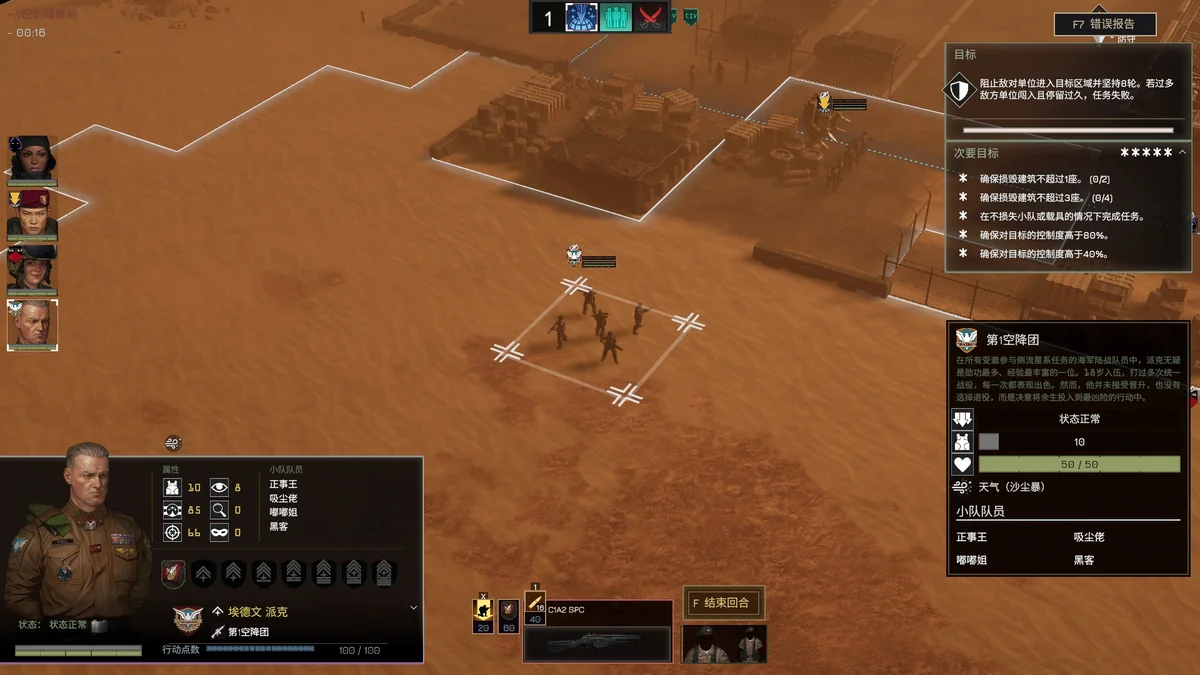Select the C1A2 SPC rifle weapon slot
The image size is (1200, 675).
pos(597,632)
